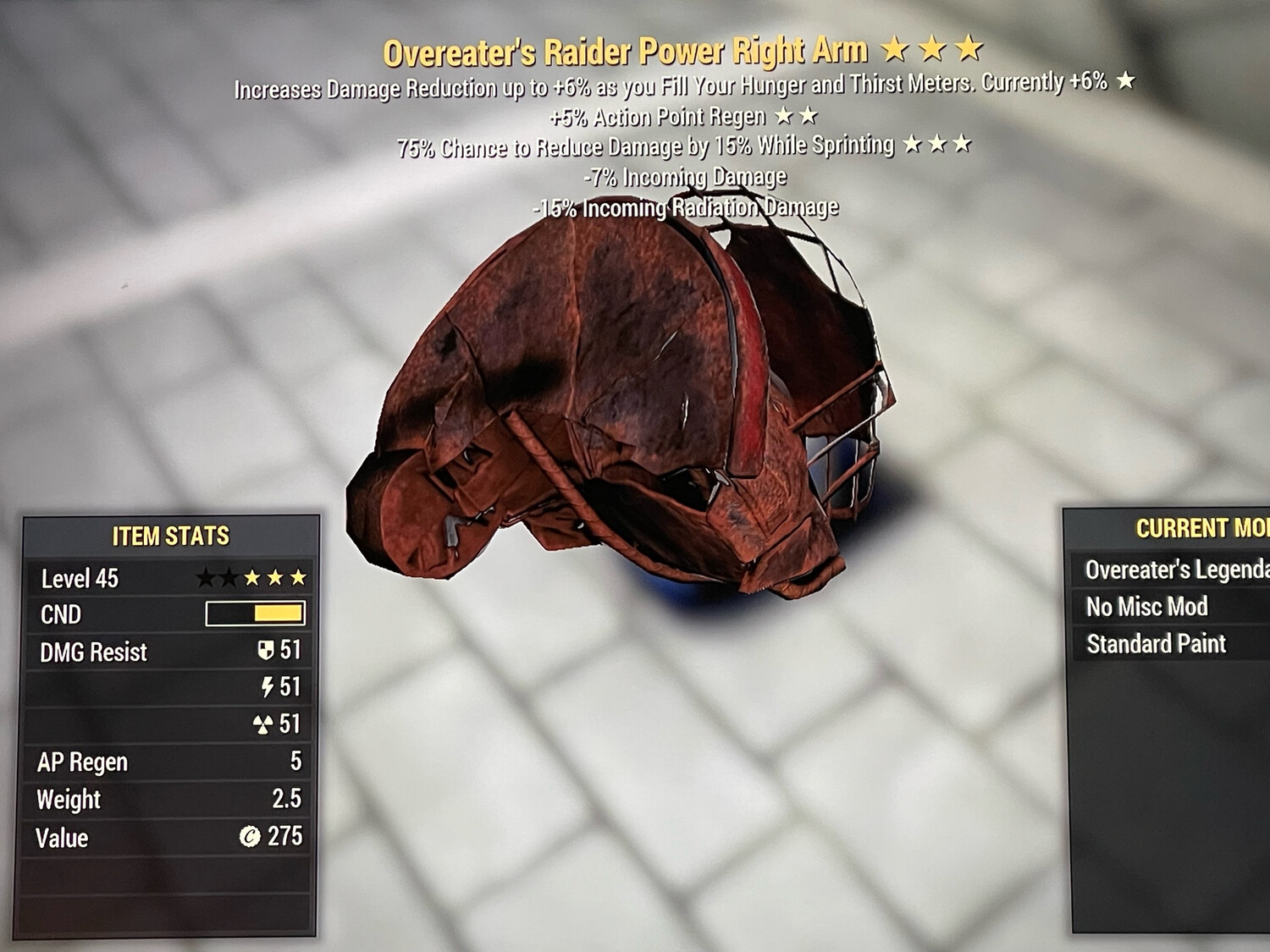
Task: Switch to the ITEM STATS panel header
Action: click(169, 535)
